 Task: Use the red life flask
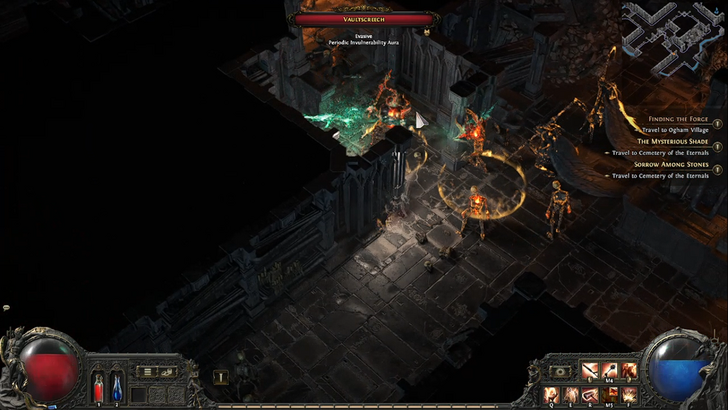(x=99, y=384)
